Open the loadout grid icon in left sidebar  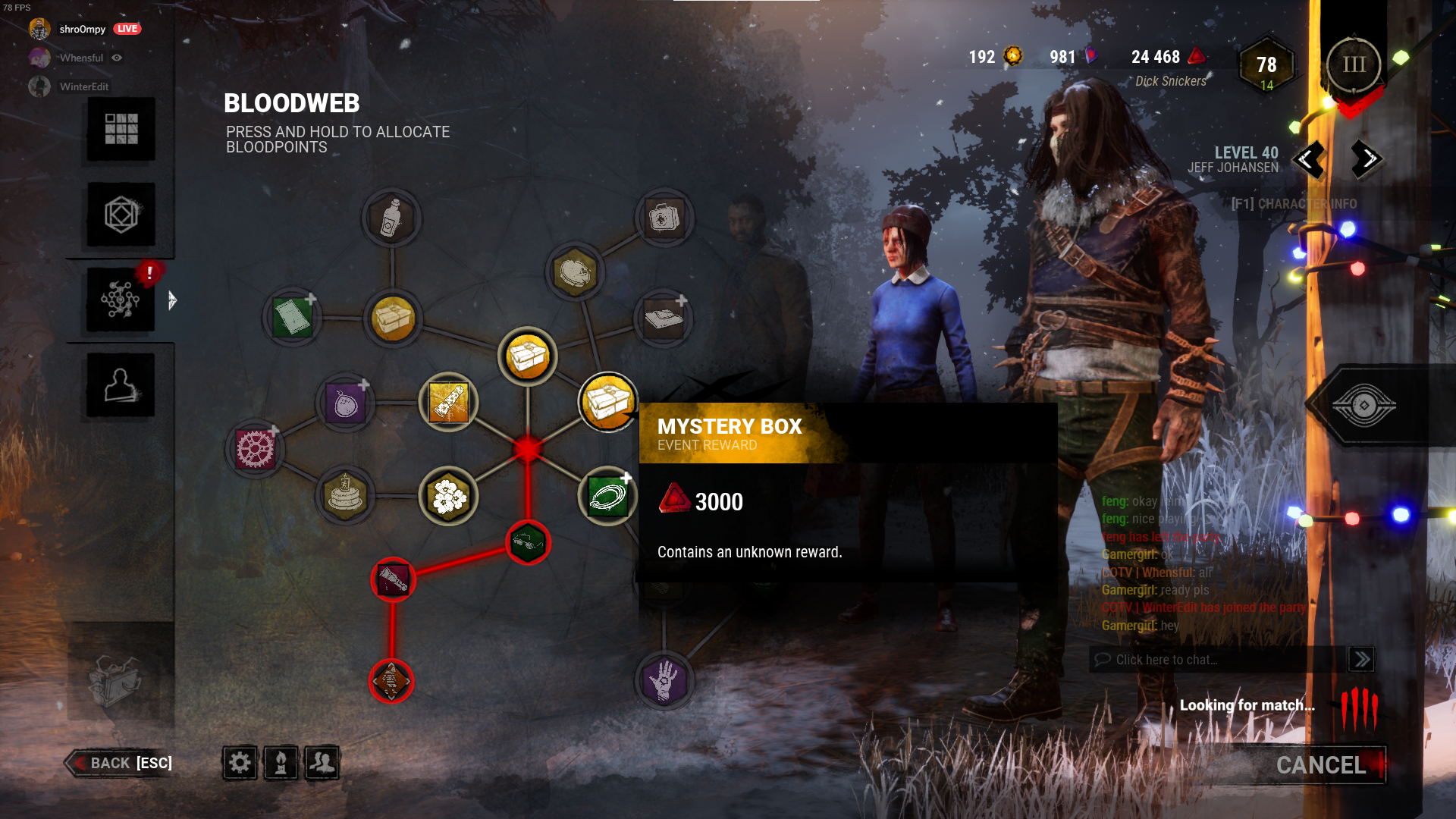120,129
